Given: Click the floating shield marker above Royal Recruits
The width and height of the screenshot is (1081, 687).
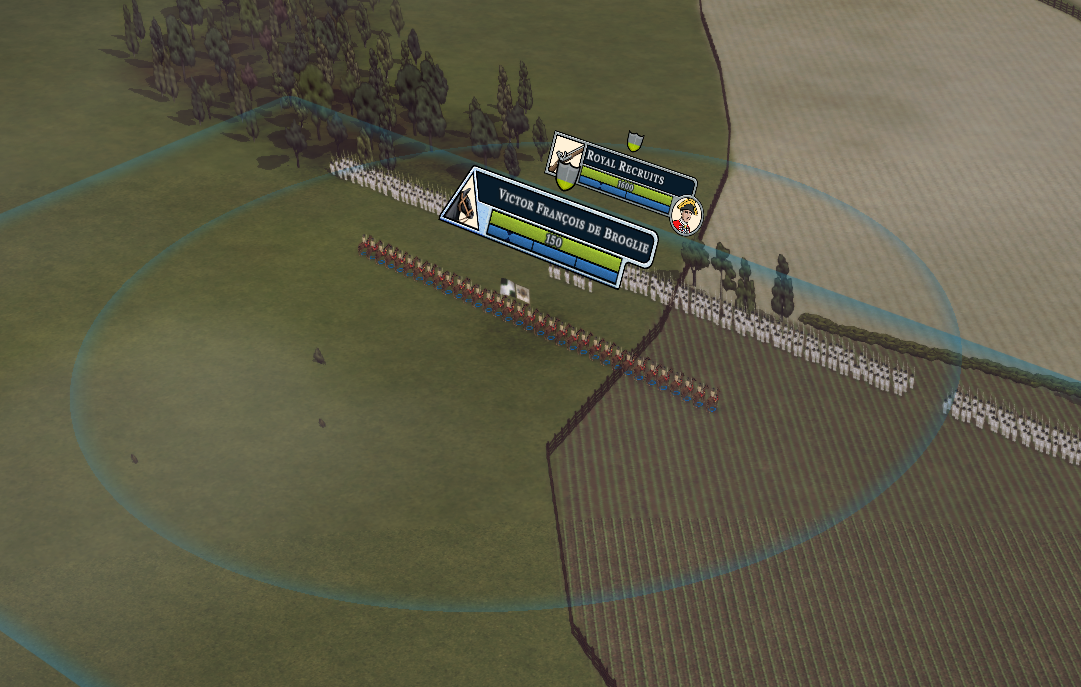Looking at the screenshot, I should tap(633, 139).
